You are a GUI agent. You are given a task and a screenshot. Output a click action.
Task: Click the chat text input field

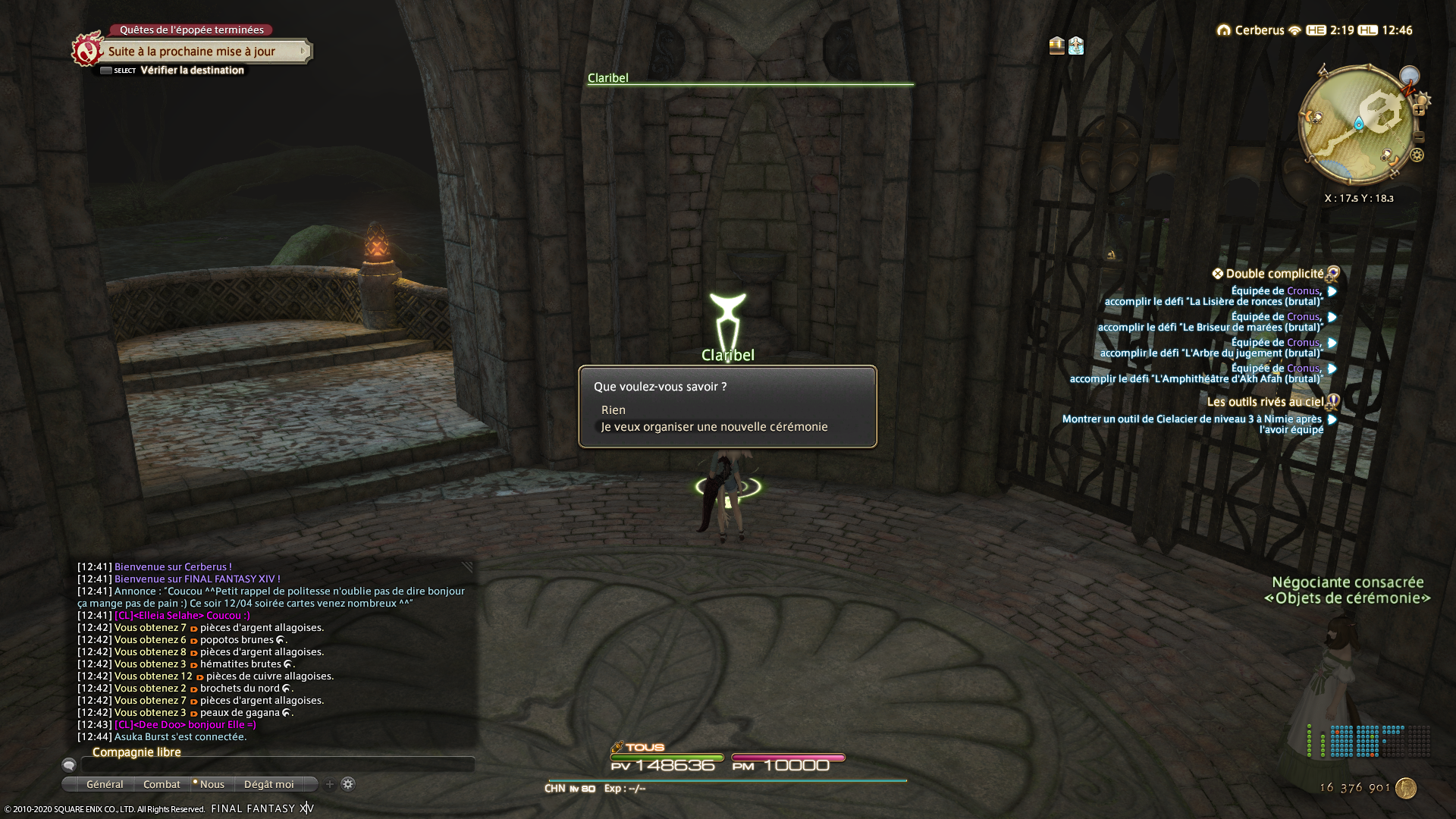coord(277,765)
